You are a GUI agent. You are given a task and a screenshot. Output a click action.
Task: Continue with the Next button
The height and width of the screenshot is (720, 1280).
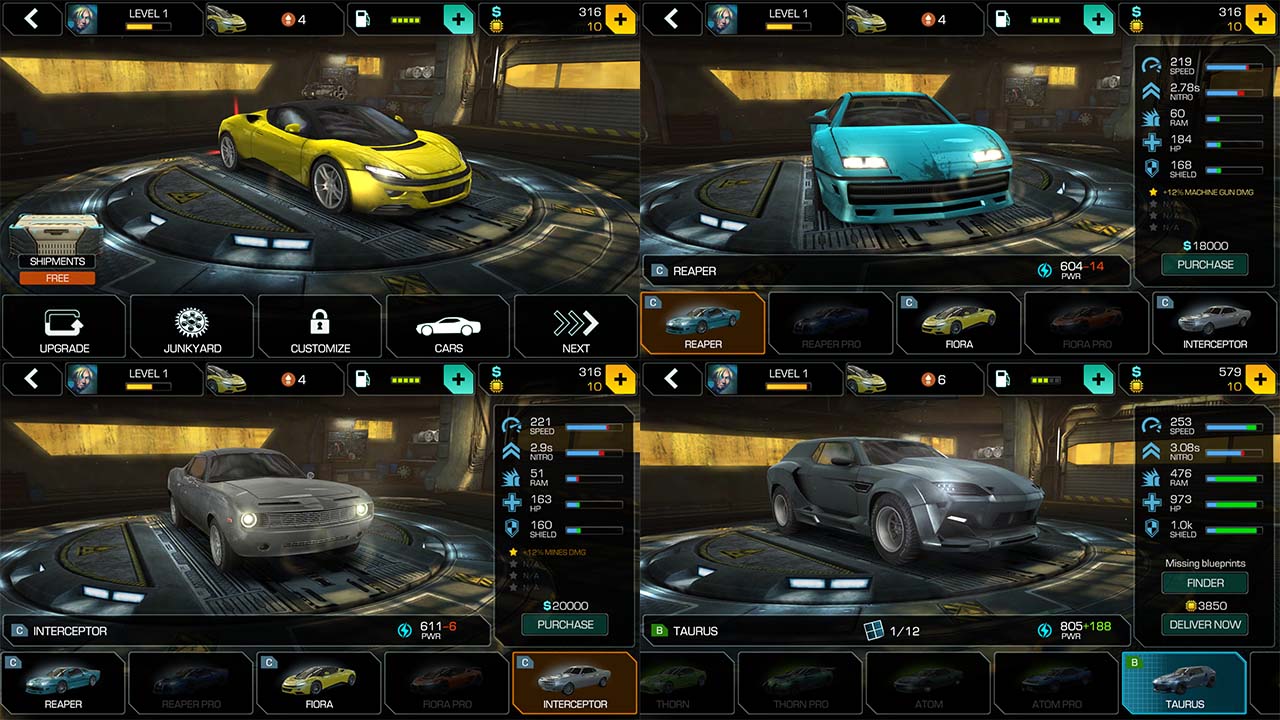[576, 327]
